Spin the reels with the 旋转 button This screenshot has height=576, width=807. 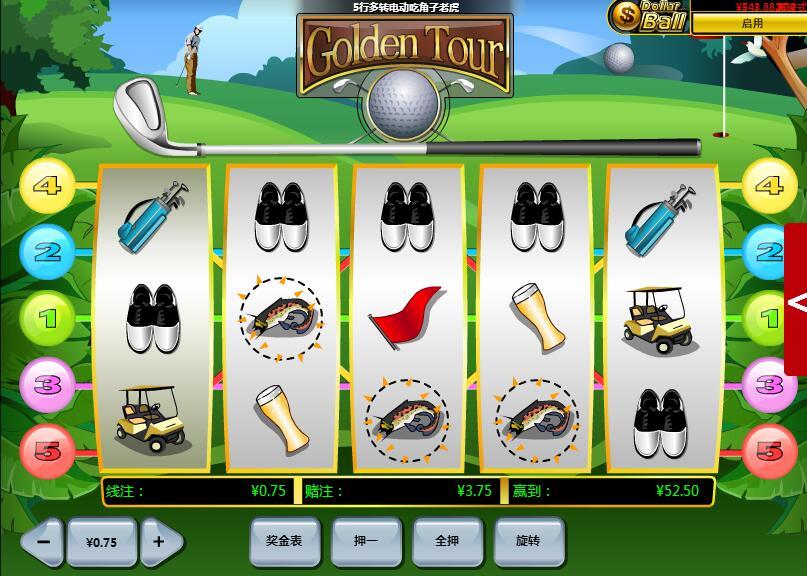[x=528, y=541]
